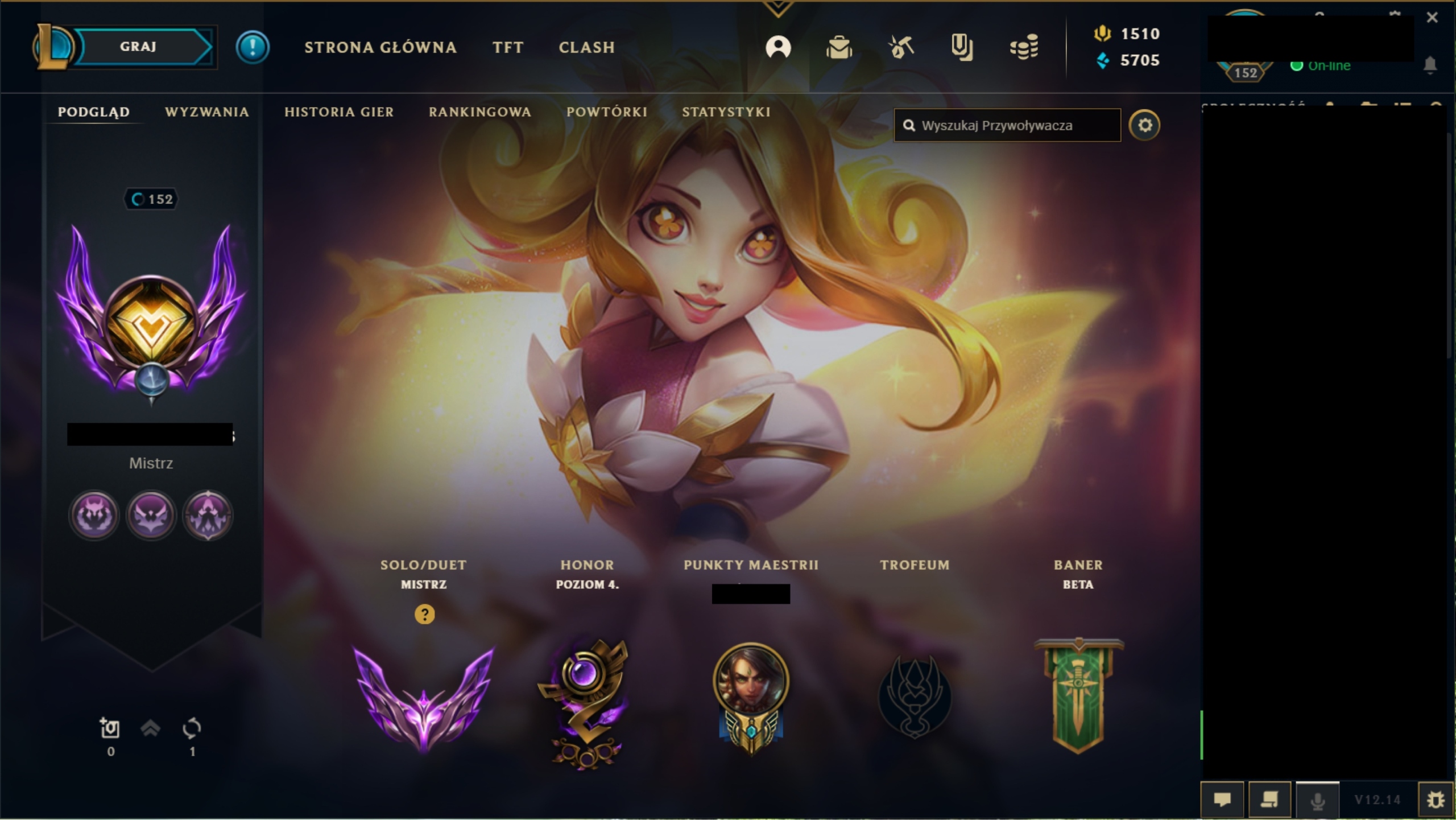The image size is (1456, 820).
Task: Open the Store coins icon
Action: pos(1024,48)
